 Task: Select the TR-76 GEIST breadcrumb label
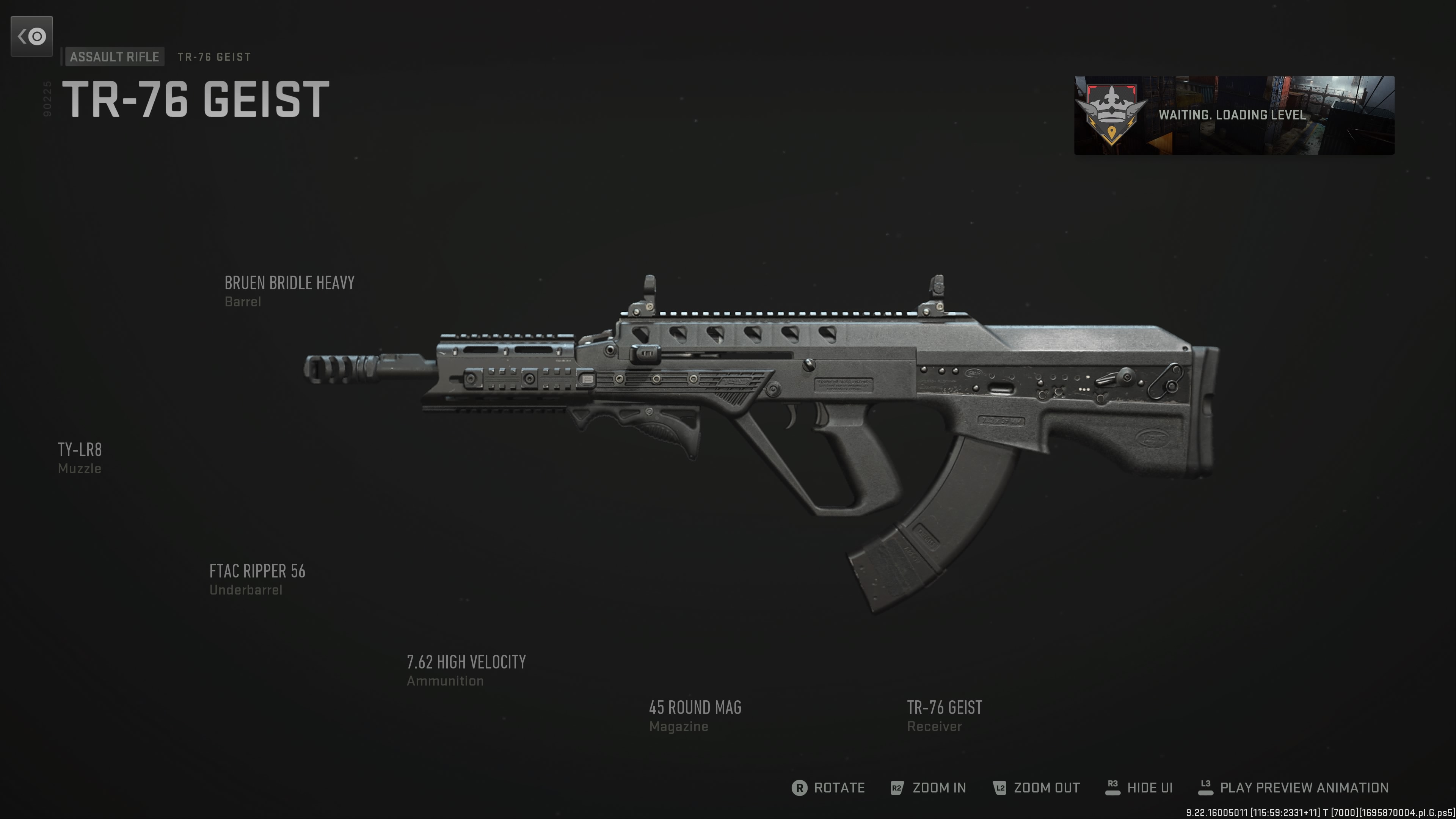coord(213,56)
